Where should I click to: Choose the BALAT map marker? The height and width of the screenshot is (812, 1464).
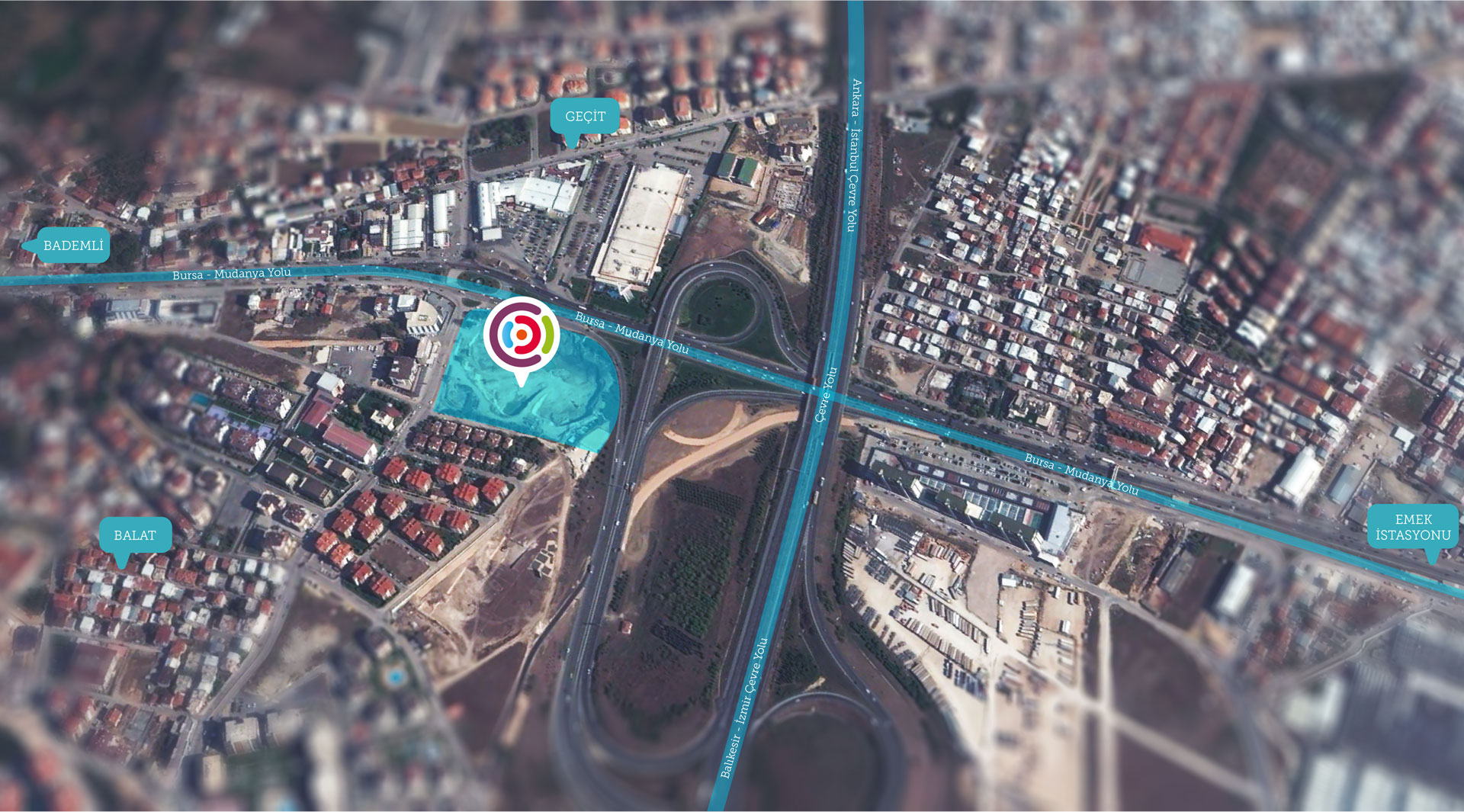pos(135,535)
